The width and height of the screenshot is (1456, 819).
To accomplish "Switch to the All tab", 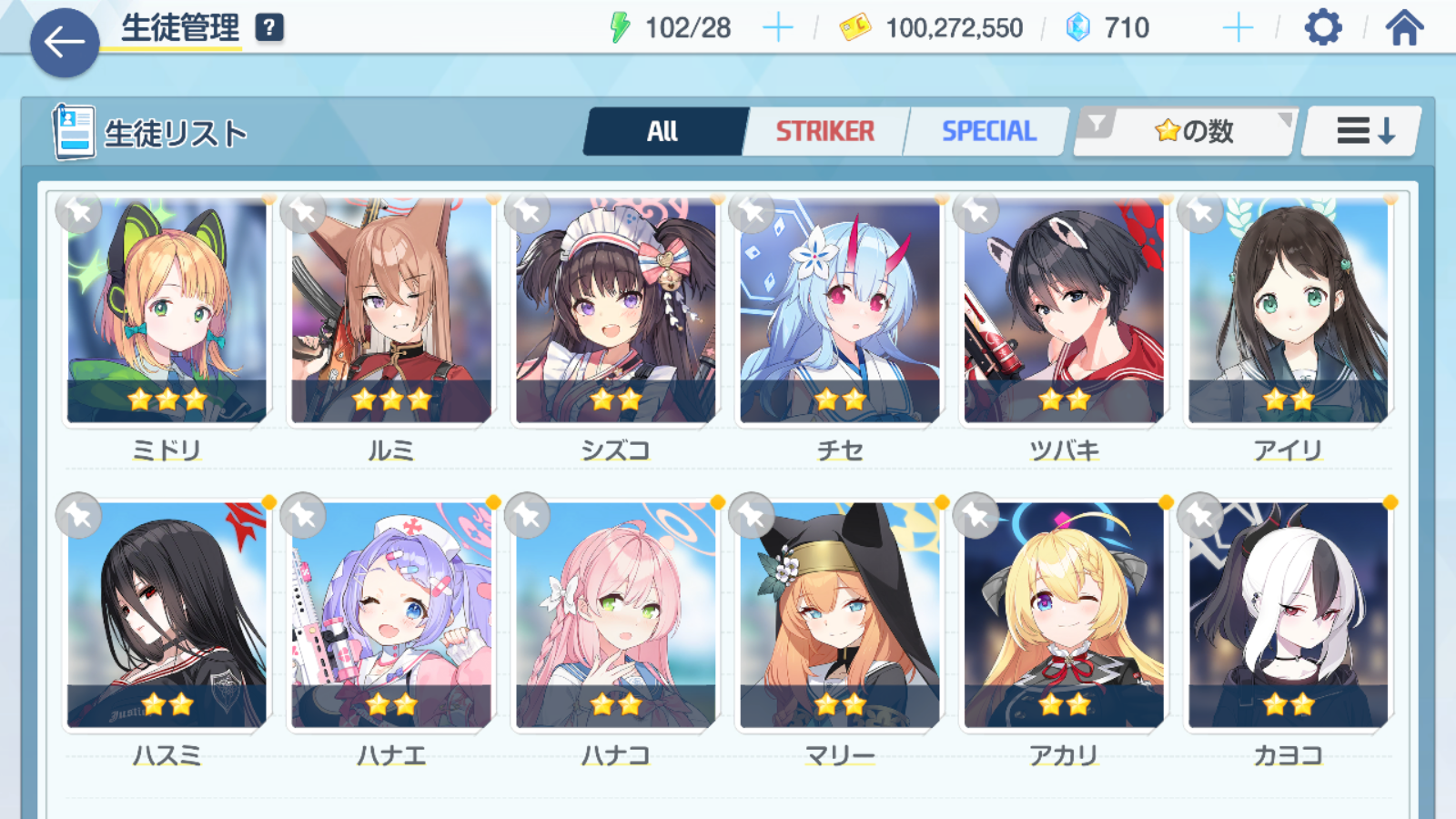I will (663, 132).
